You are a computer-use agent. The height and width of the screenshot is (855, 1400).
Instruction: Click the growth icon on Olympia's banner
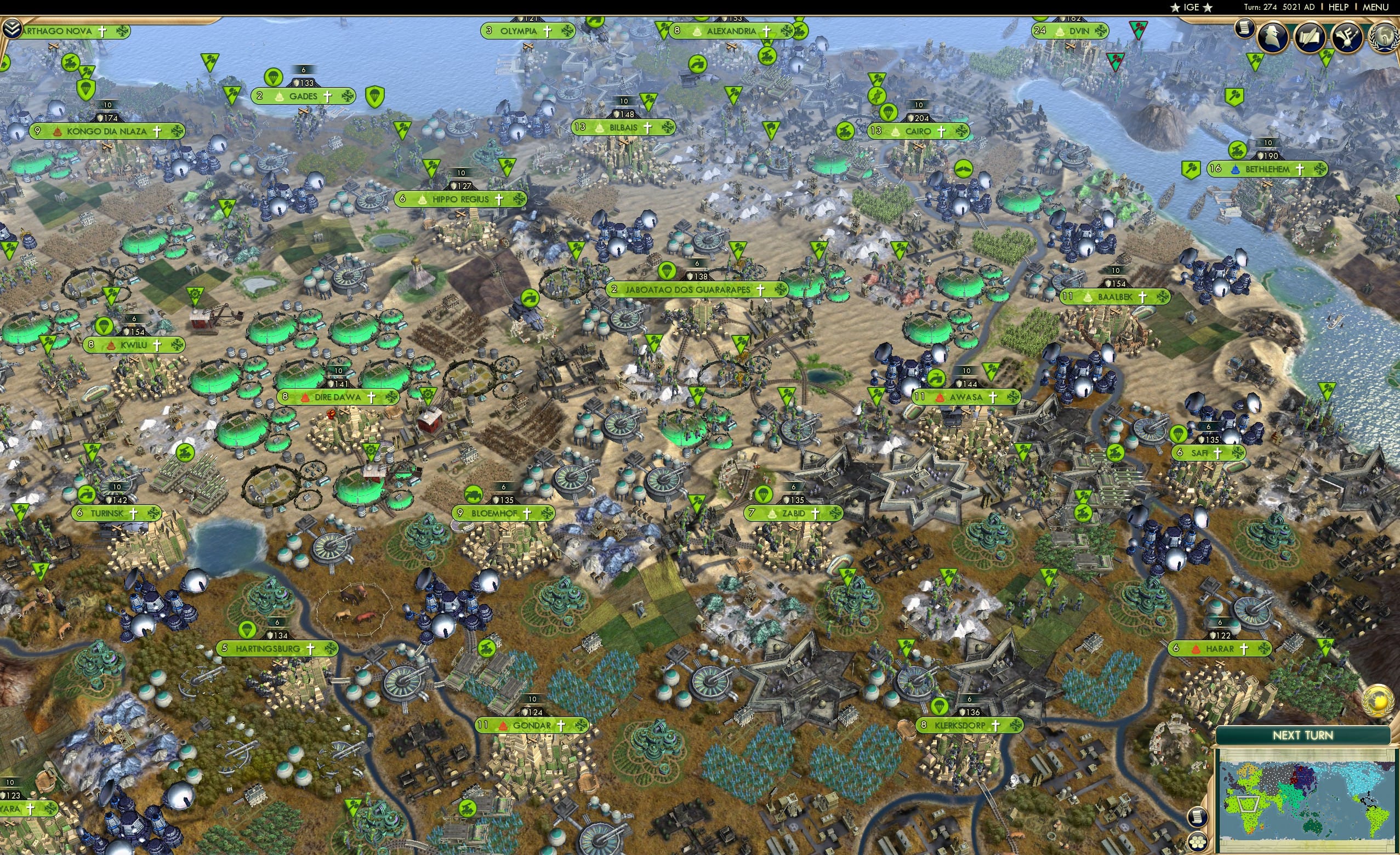click(567, 31)
